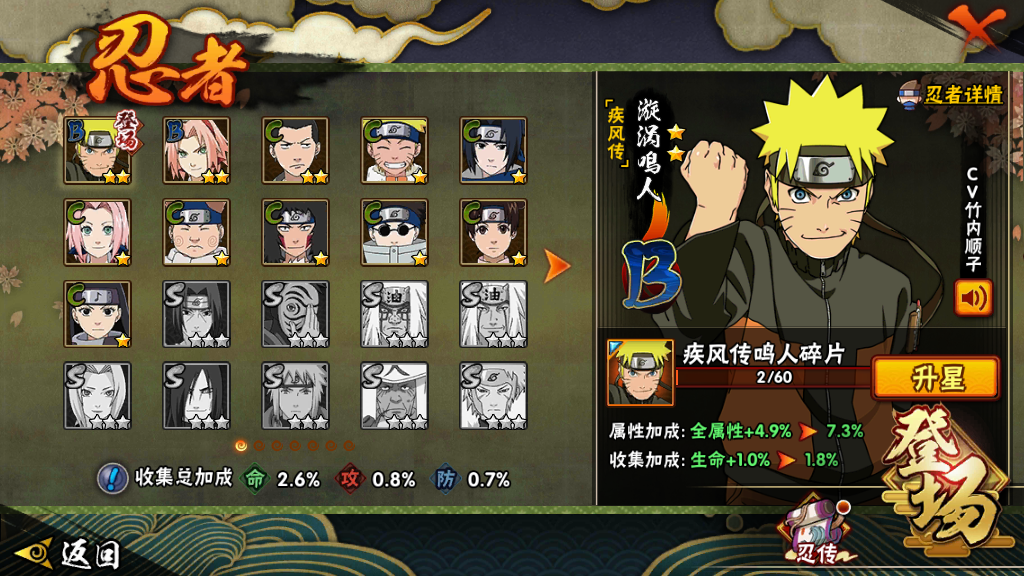
Task: Choose the chubby Choji portrait
Action: pos(196,232)
